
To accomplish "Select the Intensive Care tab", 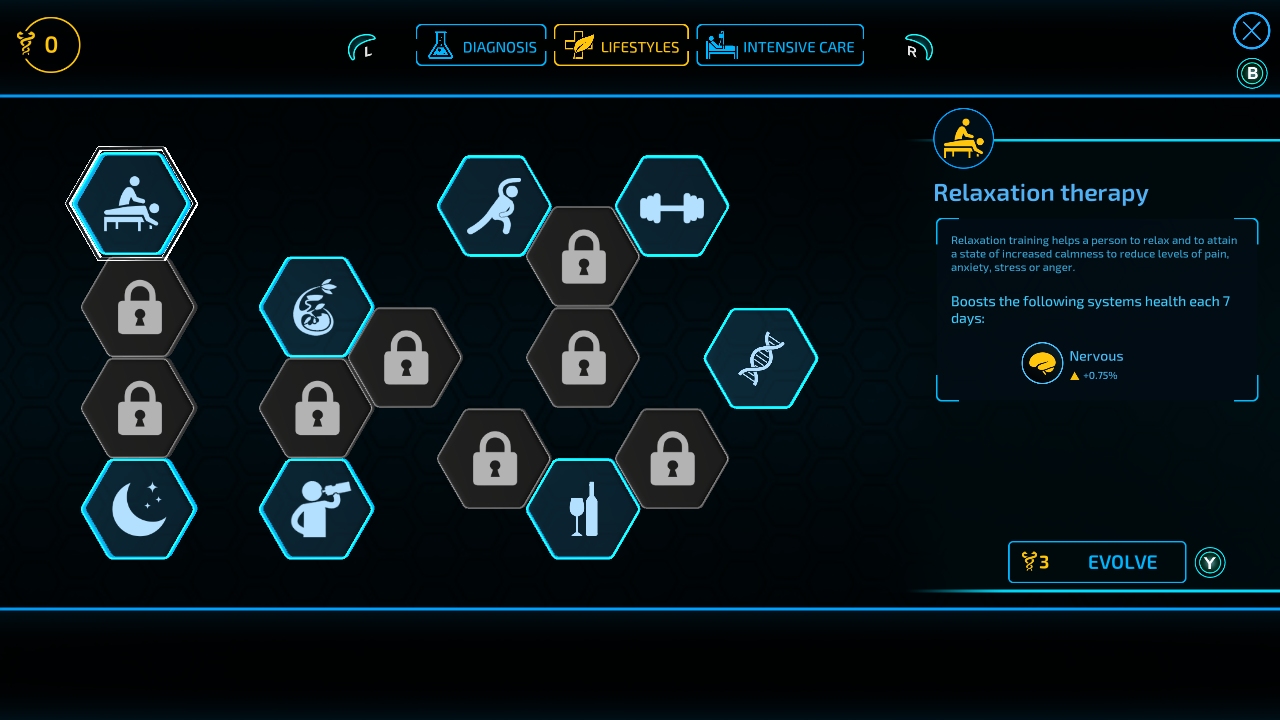I will click(x=780, y=46).
